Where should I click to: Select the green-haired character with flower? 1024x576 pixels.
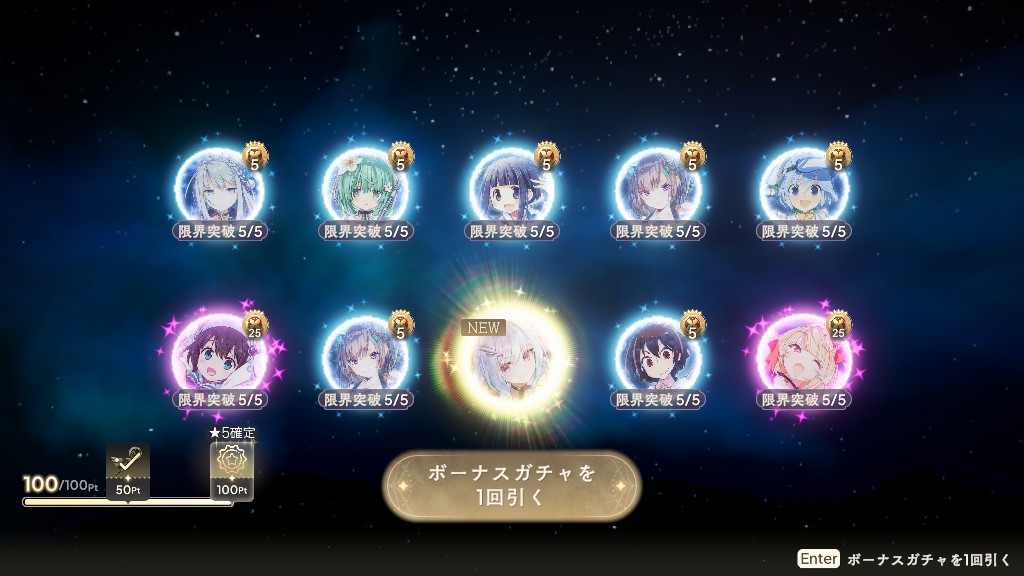(365, 190)
